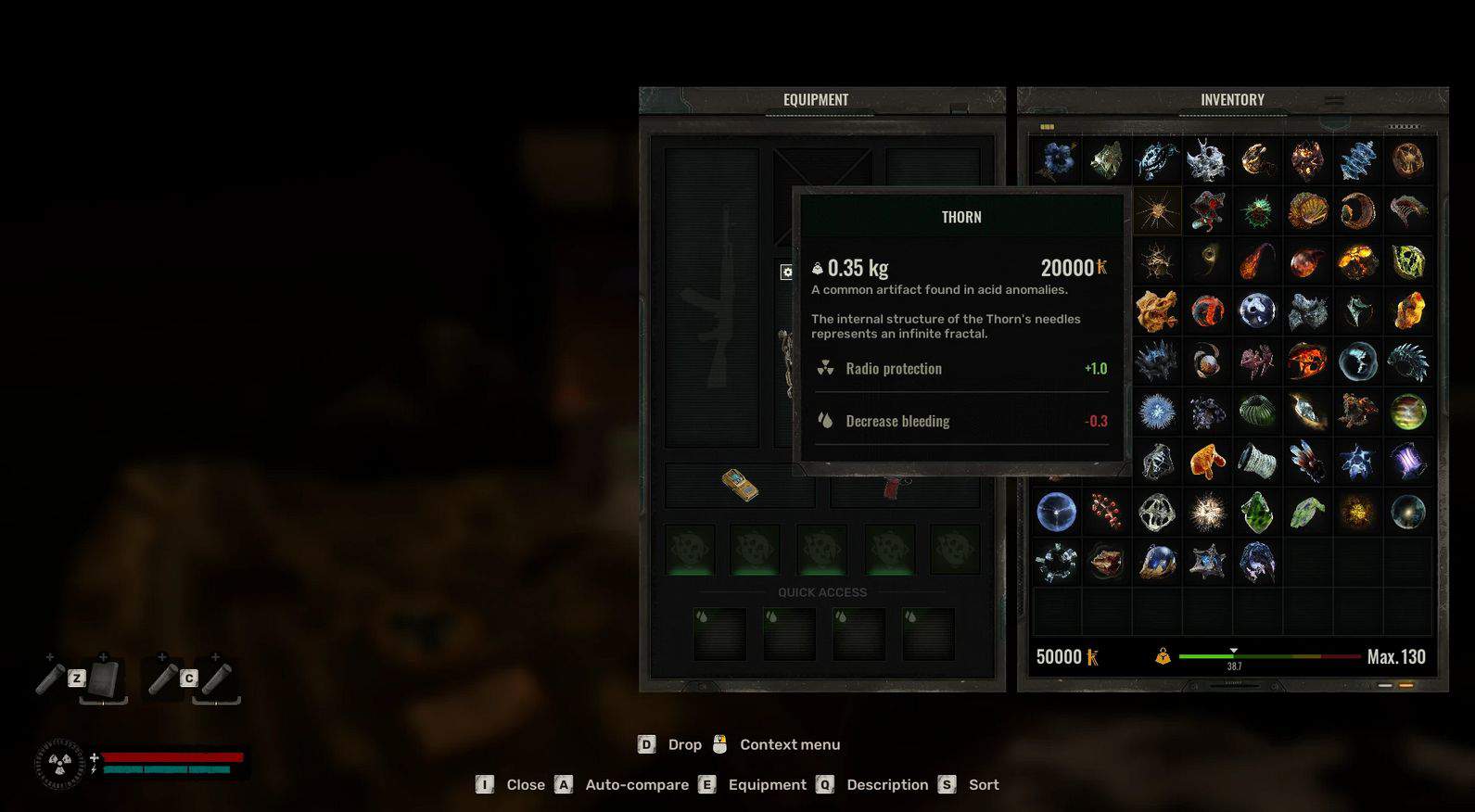Select the green crystal artifact
Screen dimensions: 1475x812
click(x=1257, y=512)
